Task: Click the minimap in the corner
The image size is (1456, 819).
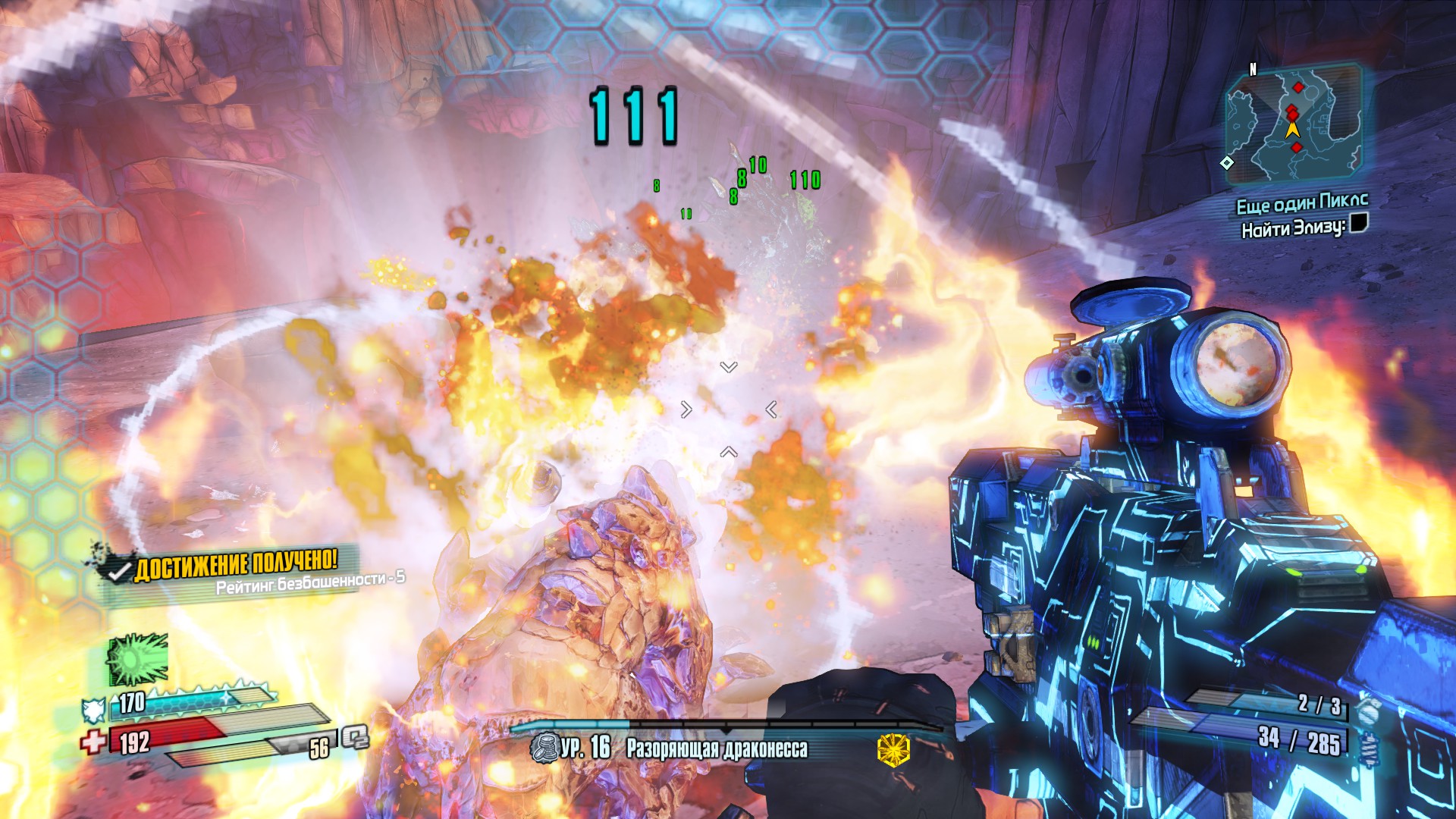Action: [1294, 125]
